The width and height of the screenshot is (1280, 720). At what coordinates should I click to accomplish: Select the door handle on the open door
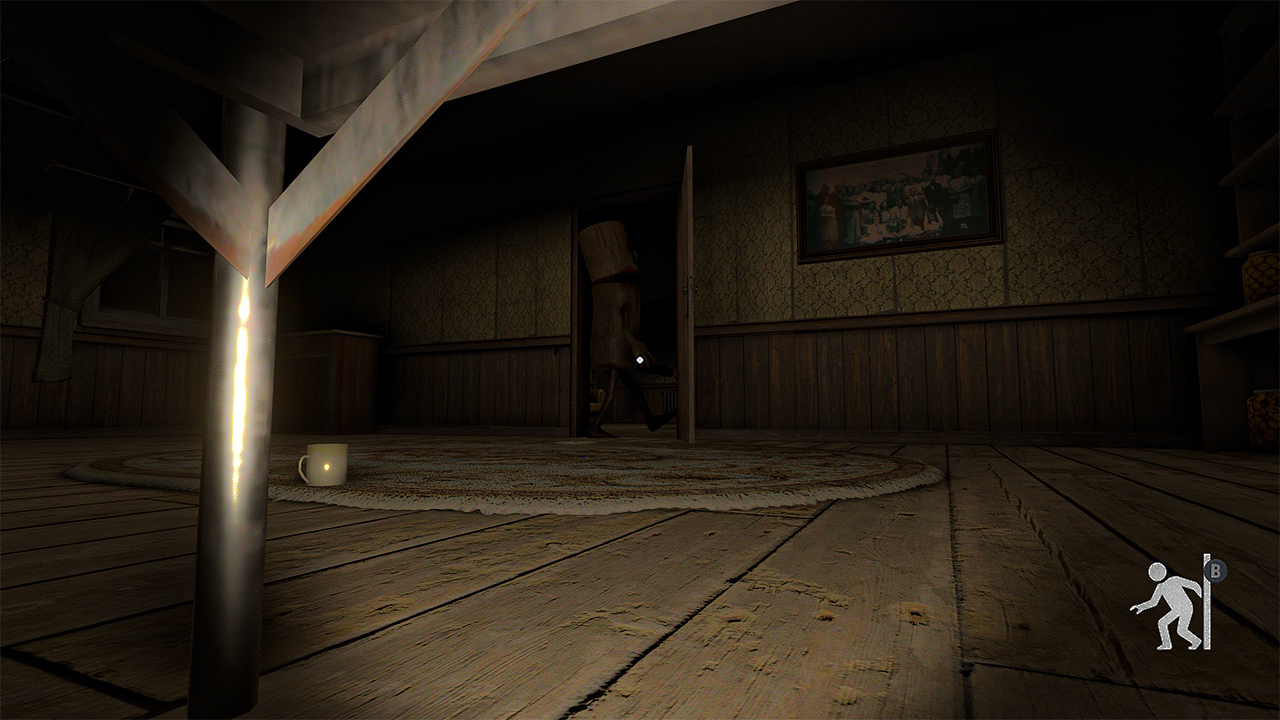point(690,289)
